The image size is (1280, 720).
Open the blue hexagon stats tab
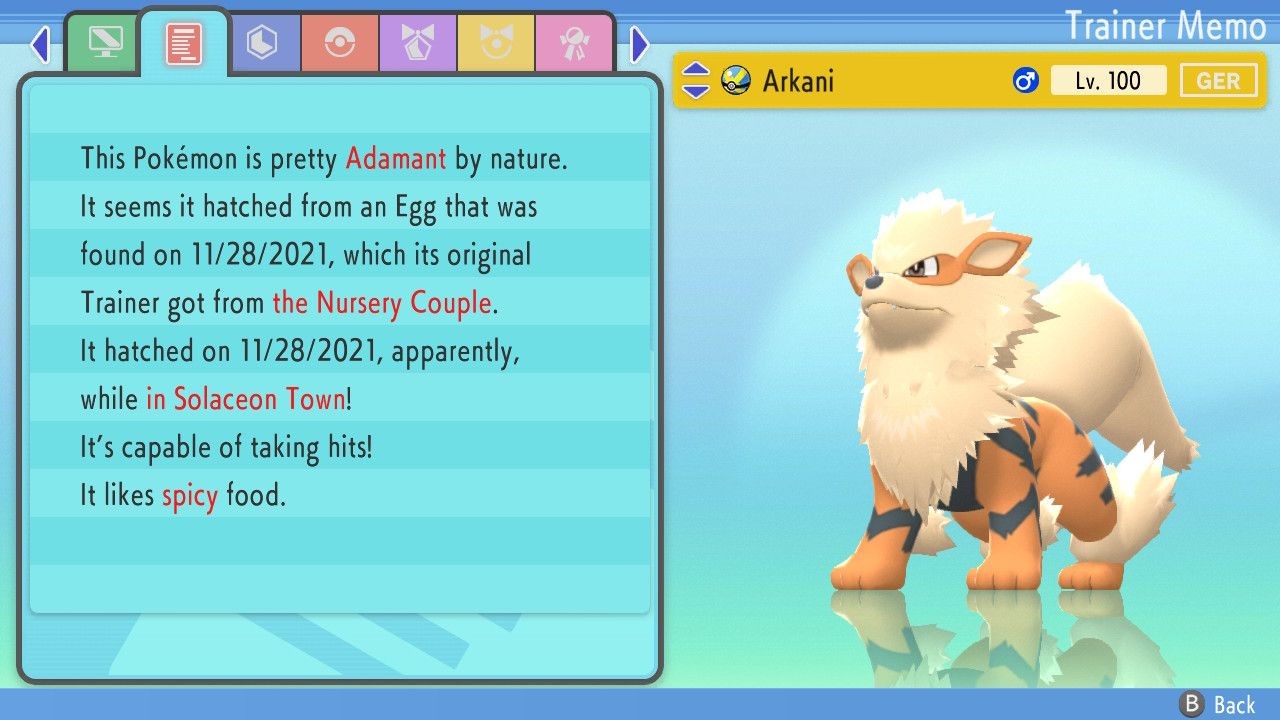coord(262,43)
